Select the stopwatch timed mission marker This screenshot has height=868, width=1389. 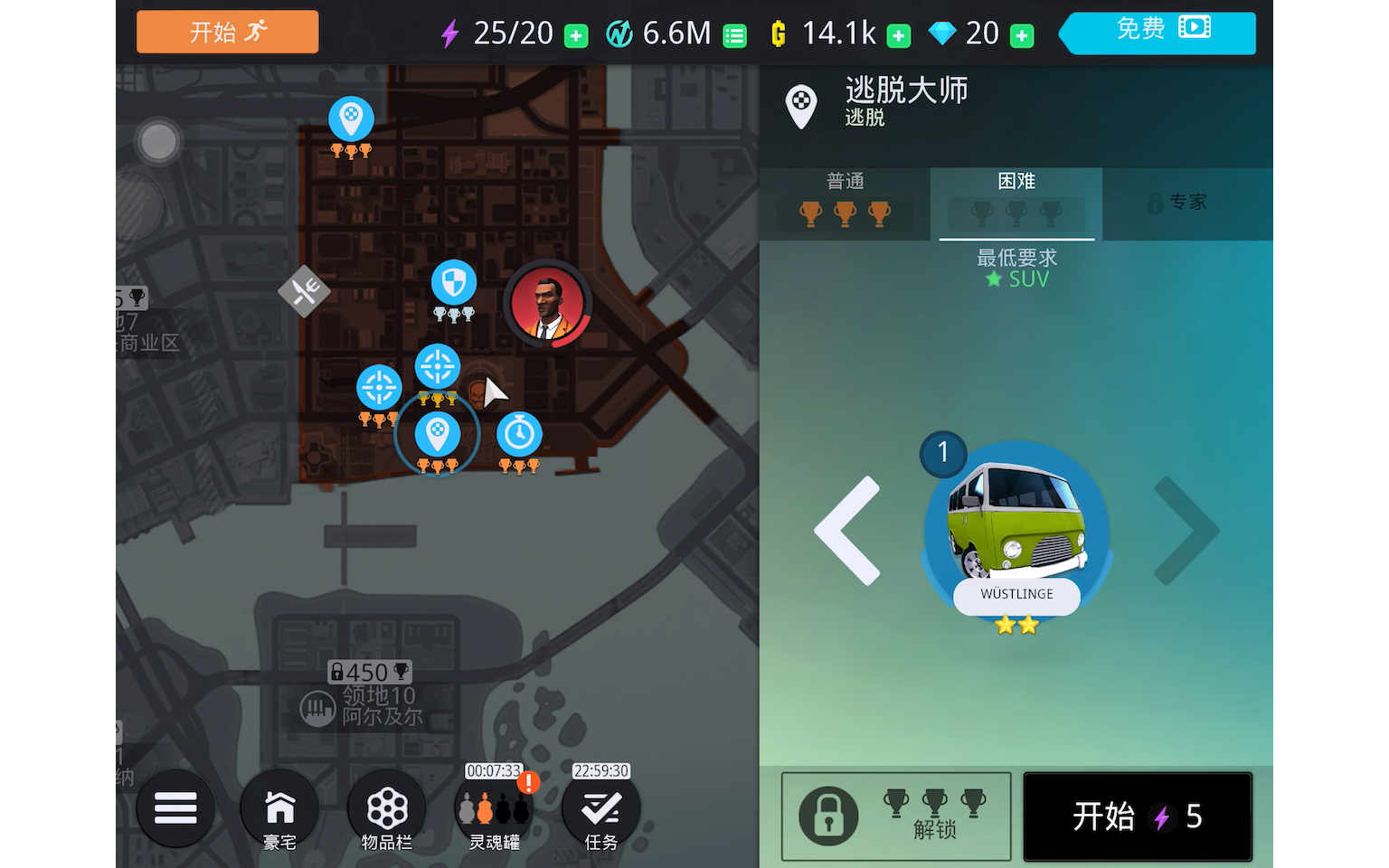pos(518,432)
